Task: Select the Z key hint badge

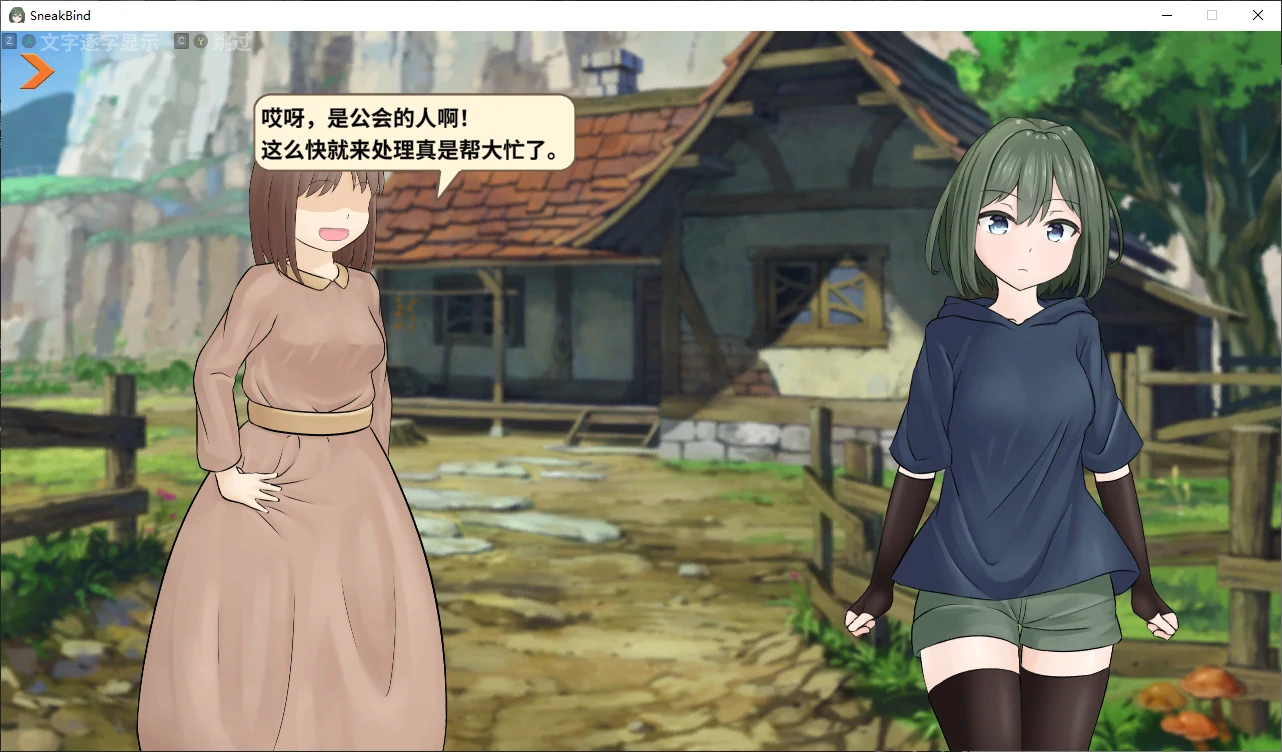Action: tap(10, 41)
